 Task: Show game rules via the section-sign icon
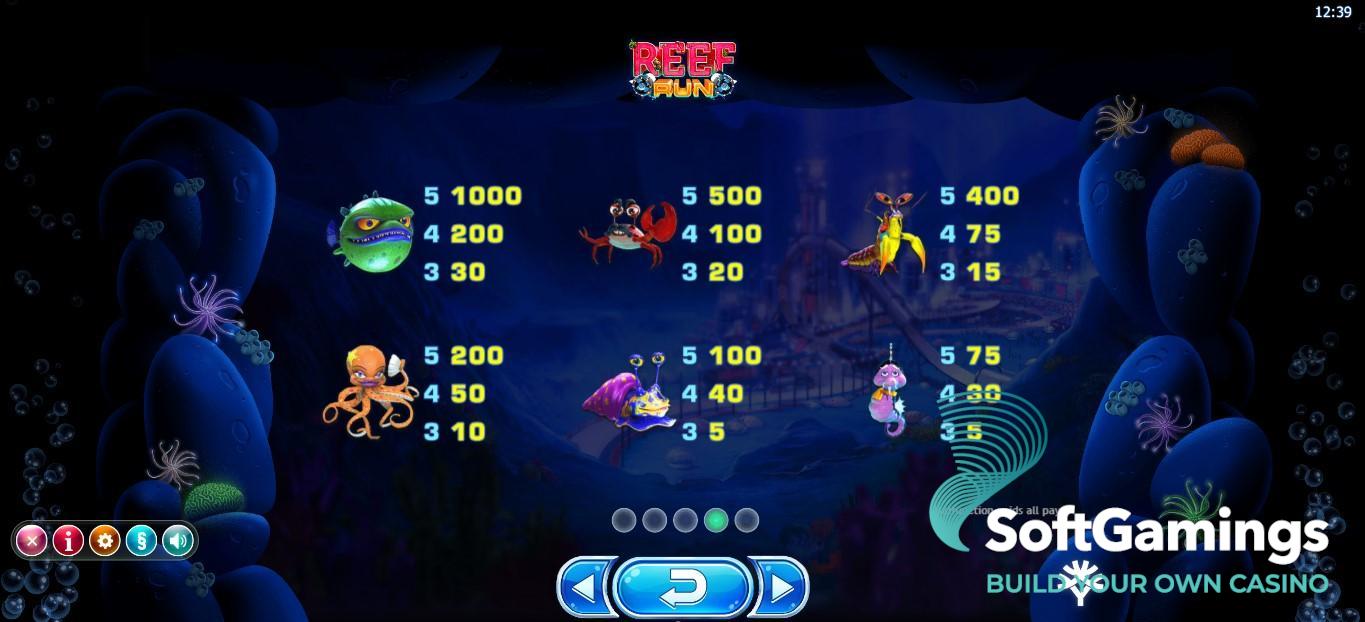pos(141,541)
